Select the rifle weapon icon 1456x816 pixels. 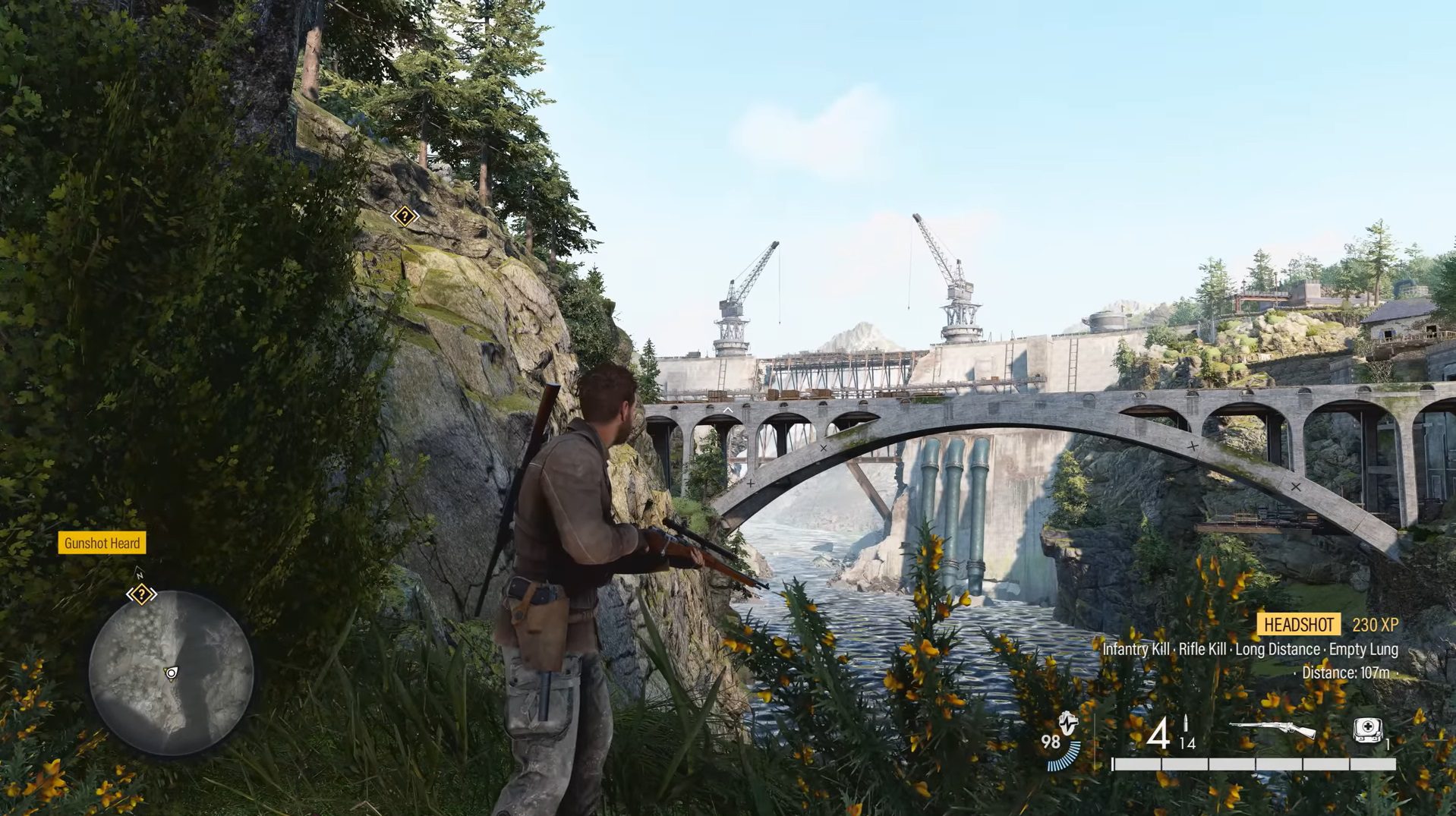1272,730
